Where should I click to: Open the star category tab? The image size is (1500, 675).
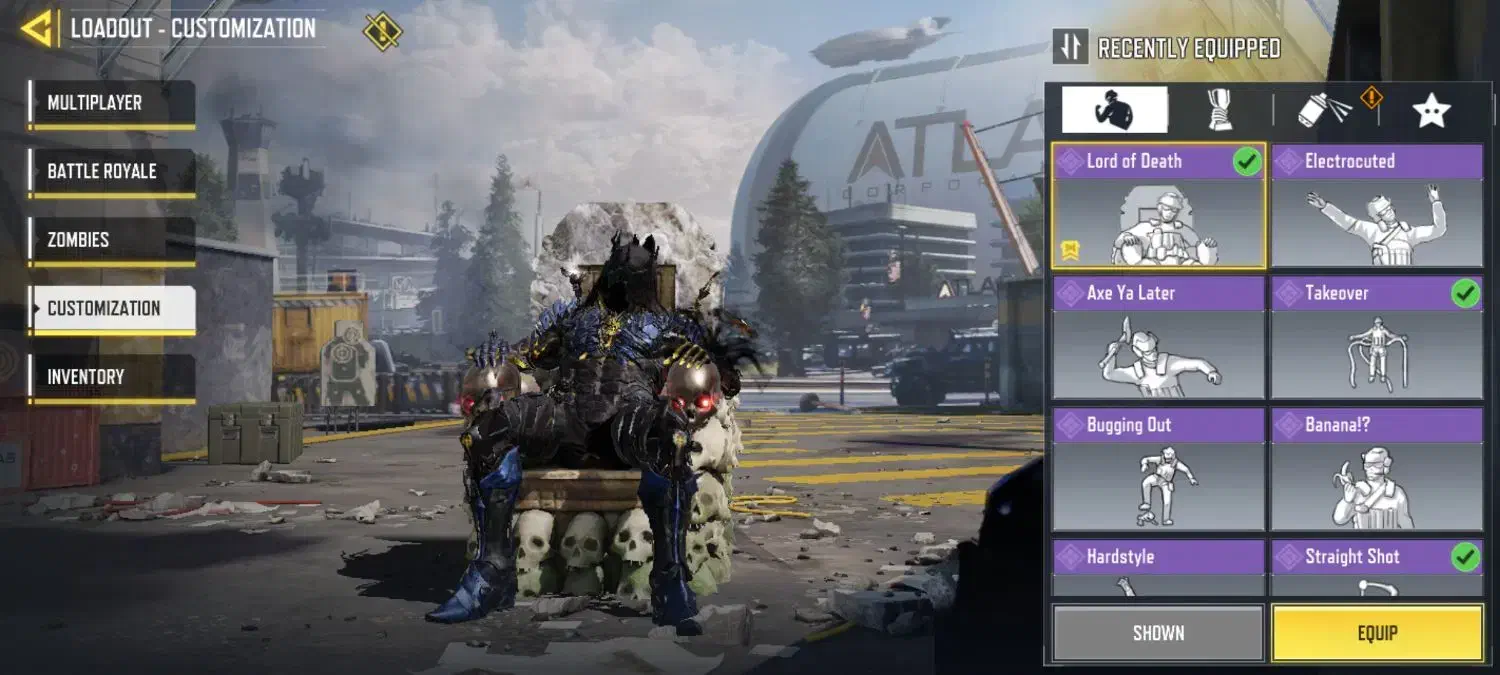(1431, 110)
